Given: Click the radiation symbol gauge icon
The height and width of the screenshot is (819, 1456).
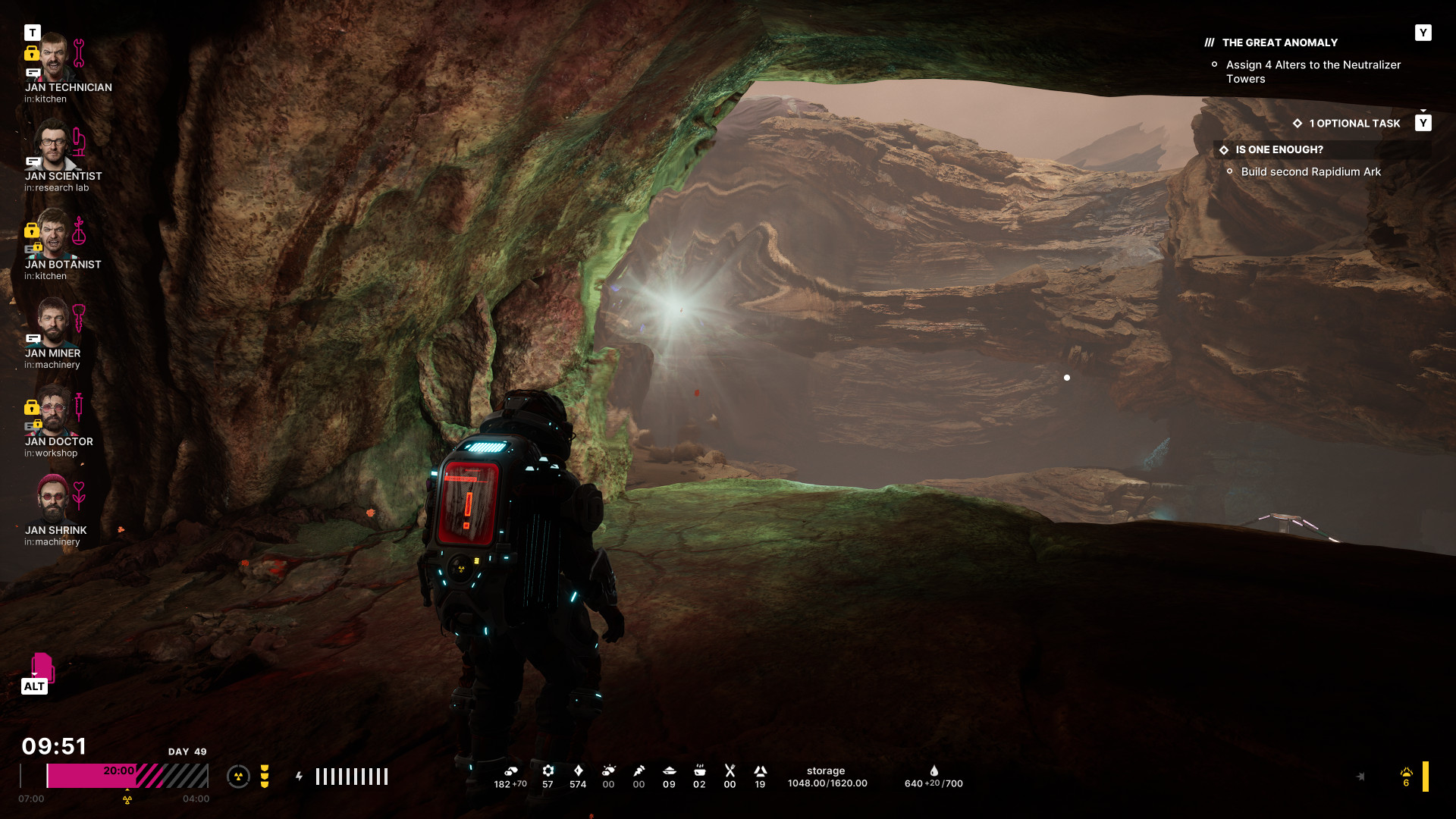Looking at the screenshot, I should (238, 777).
